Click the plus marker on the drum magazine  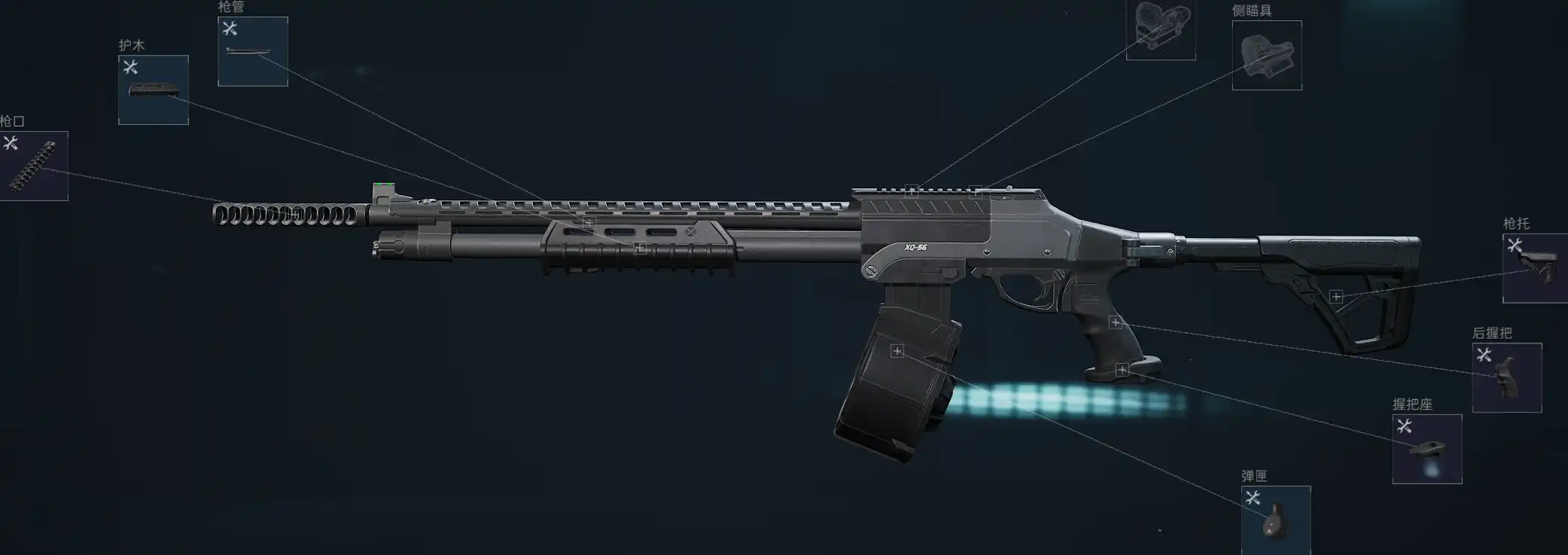897,351
